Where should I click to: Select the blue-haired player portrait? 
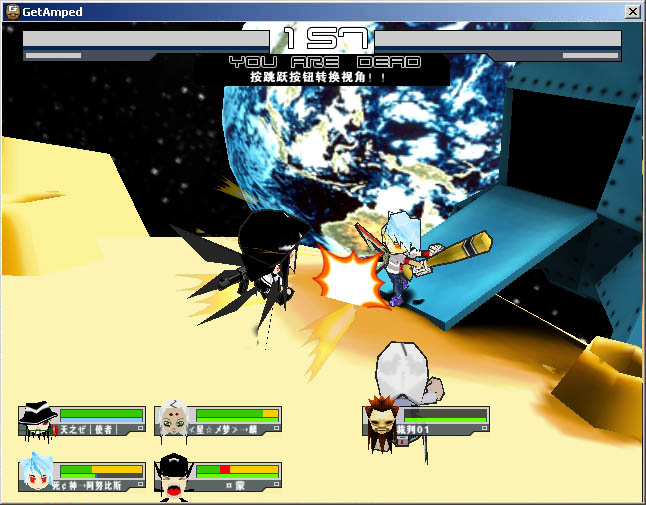pos(39,473)
